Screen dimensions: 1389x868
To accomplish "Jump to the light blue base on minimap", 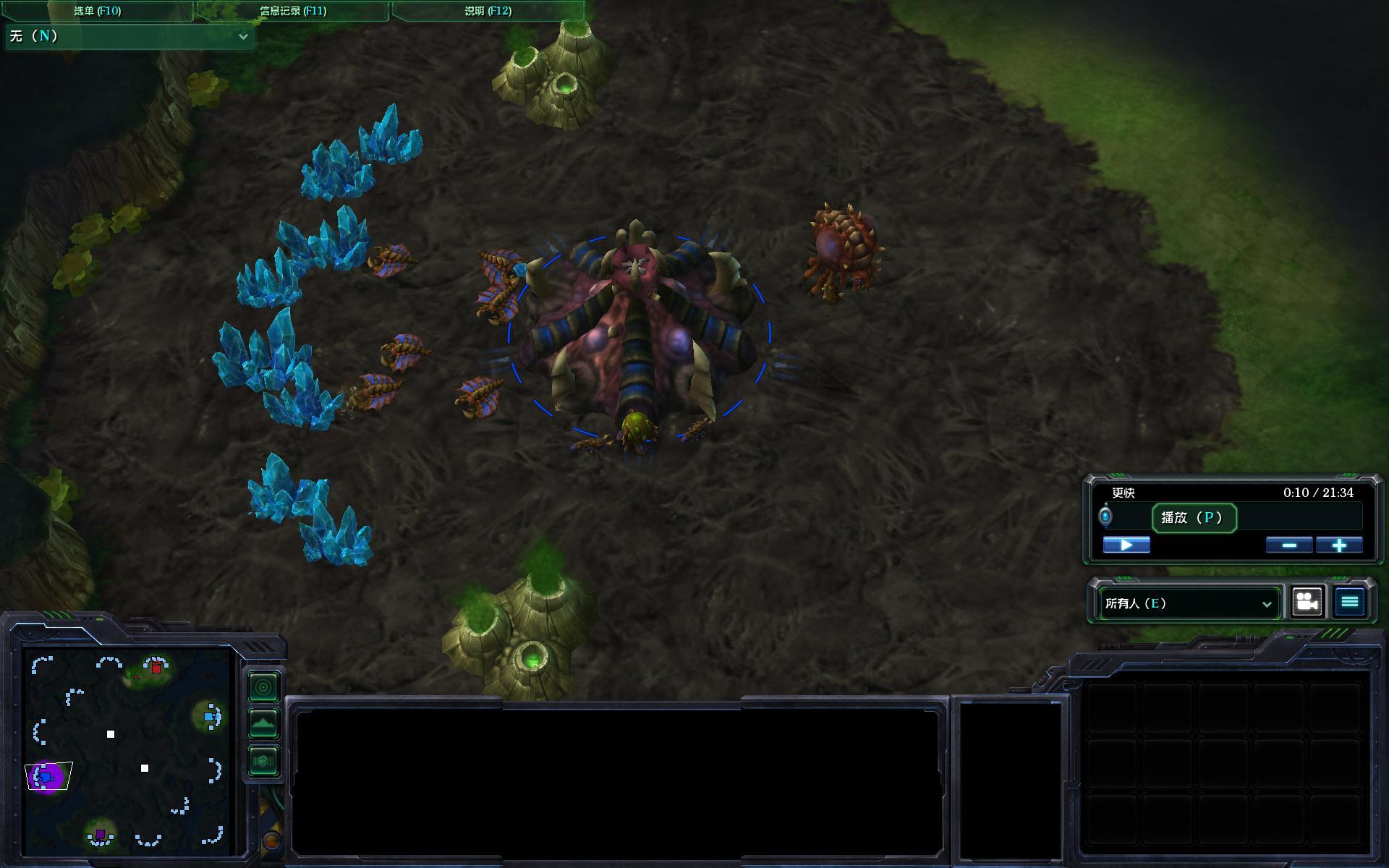I will coord(210,717).
